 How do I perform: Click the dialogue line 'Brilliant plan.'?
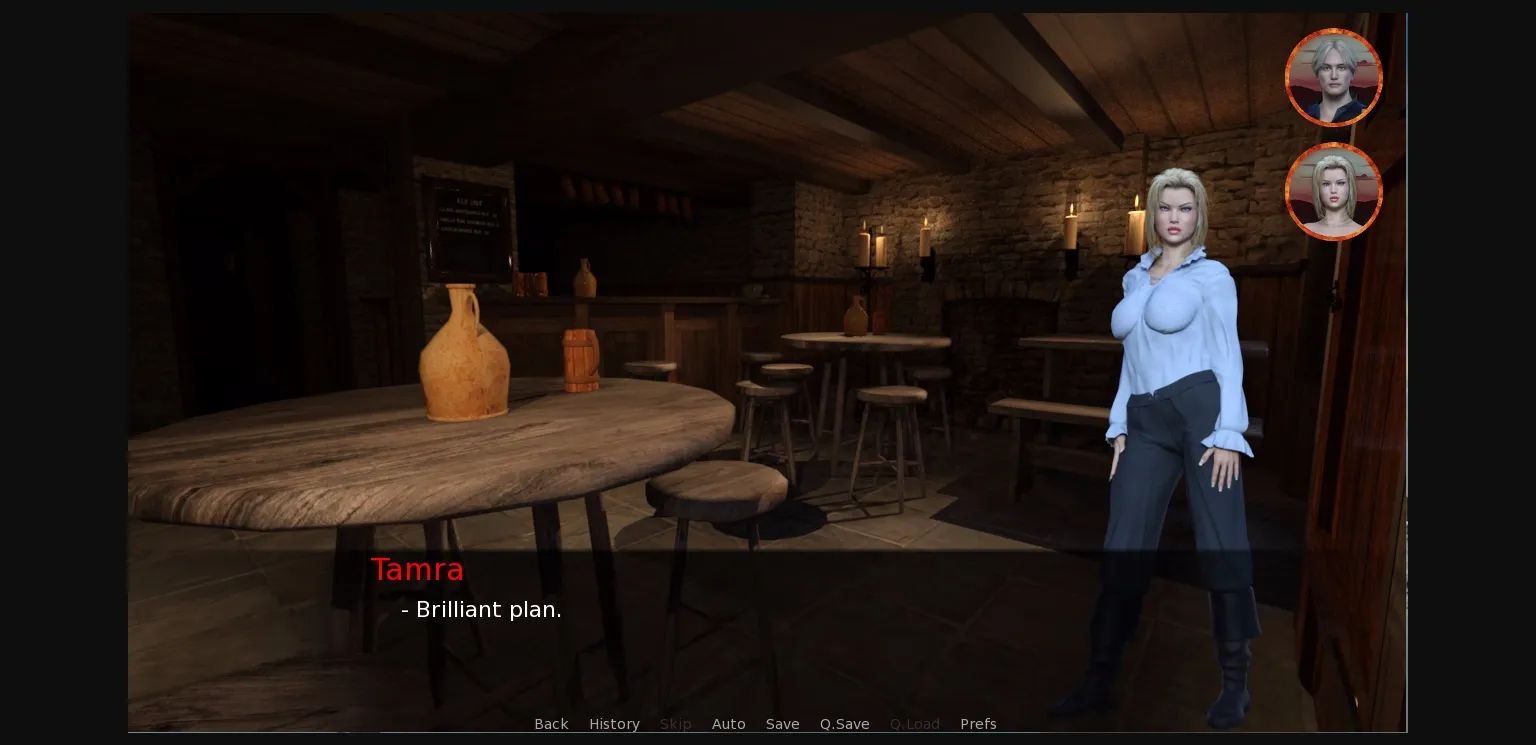click(481, 609)
